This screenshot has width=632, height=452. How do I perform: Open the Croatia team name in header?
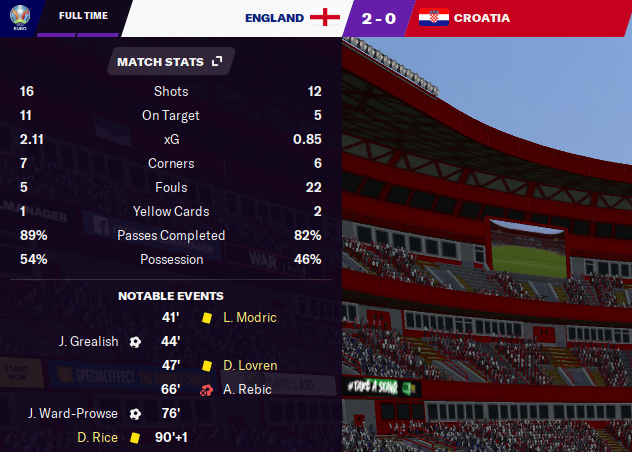[481, 18]
